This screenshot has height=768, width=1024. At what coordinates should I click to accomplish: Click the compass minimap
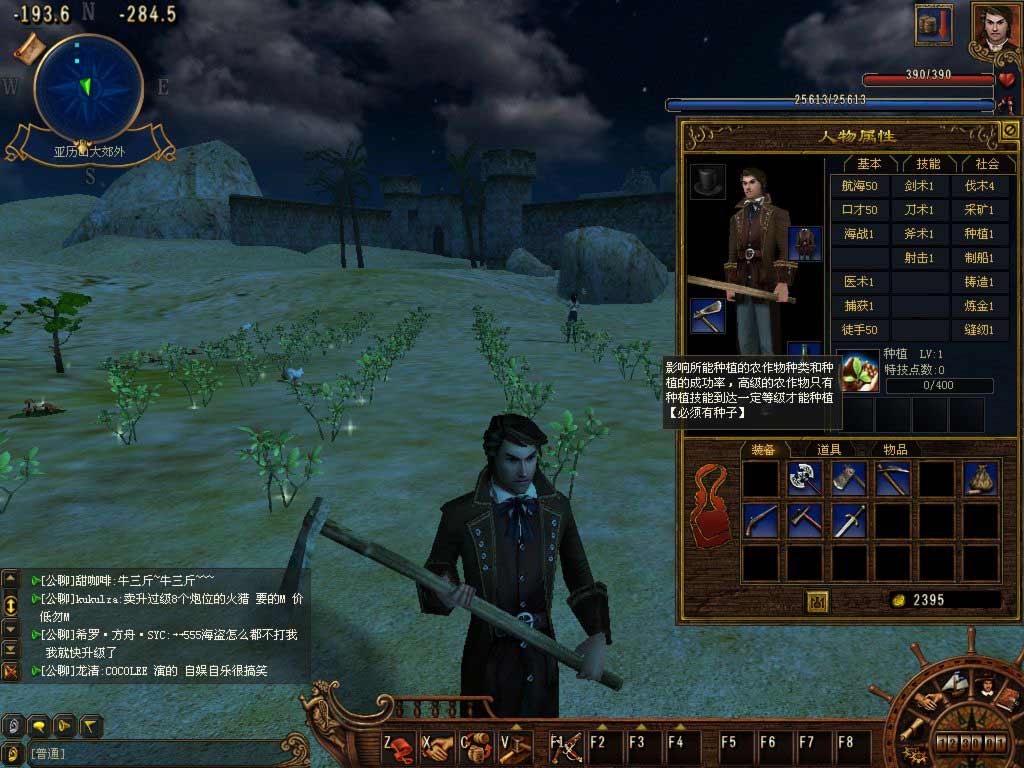coord(86,87)
